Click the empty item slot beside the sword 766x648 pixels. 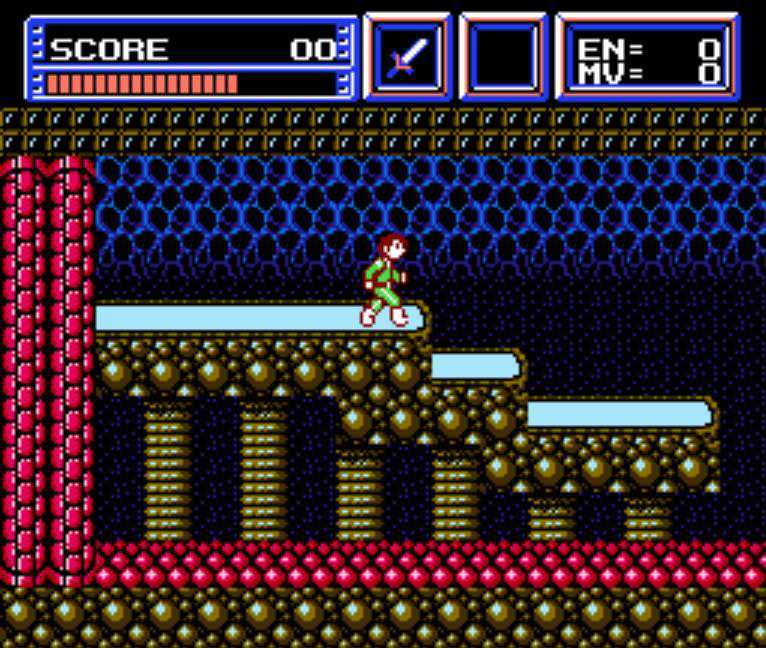(x=503, y=57)
